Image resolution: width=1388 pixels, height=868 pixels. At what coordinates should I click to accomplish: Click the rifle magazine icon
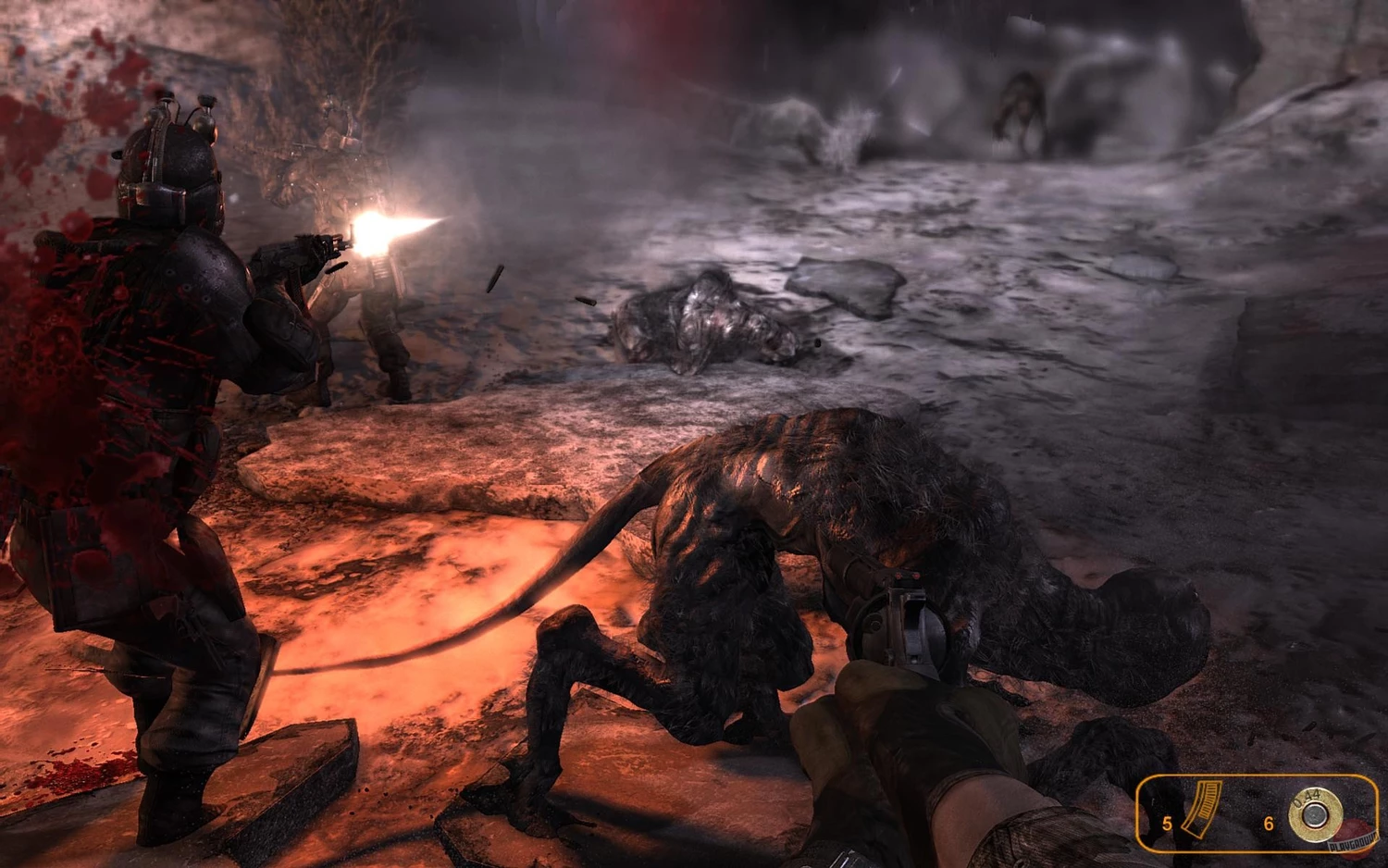(x=1202, y=809)
